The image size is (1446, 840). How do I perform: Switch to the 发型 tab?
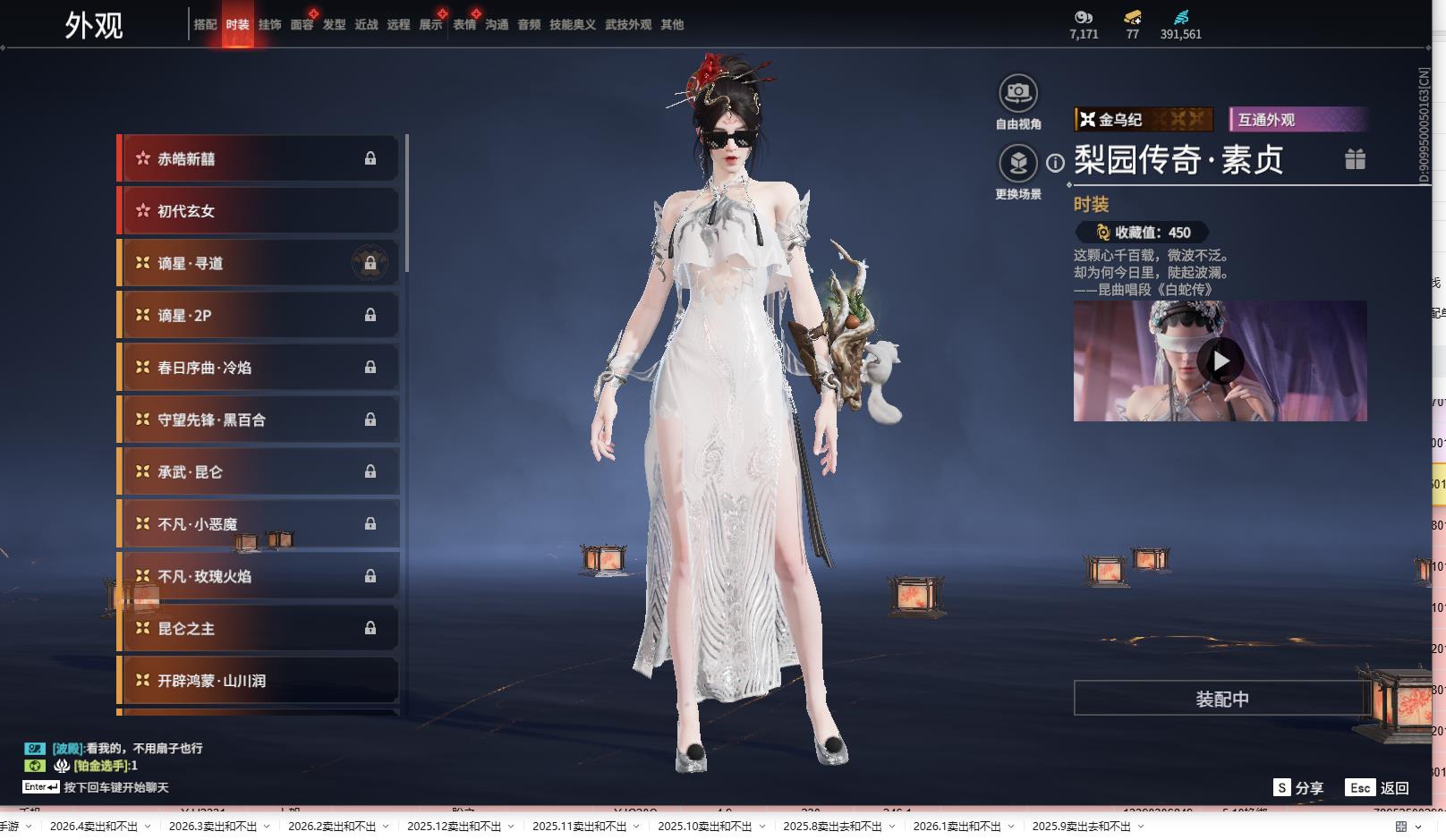pyautogui.click(x=334, y=25)
